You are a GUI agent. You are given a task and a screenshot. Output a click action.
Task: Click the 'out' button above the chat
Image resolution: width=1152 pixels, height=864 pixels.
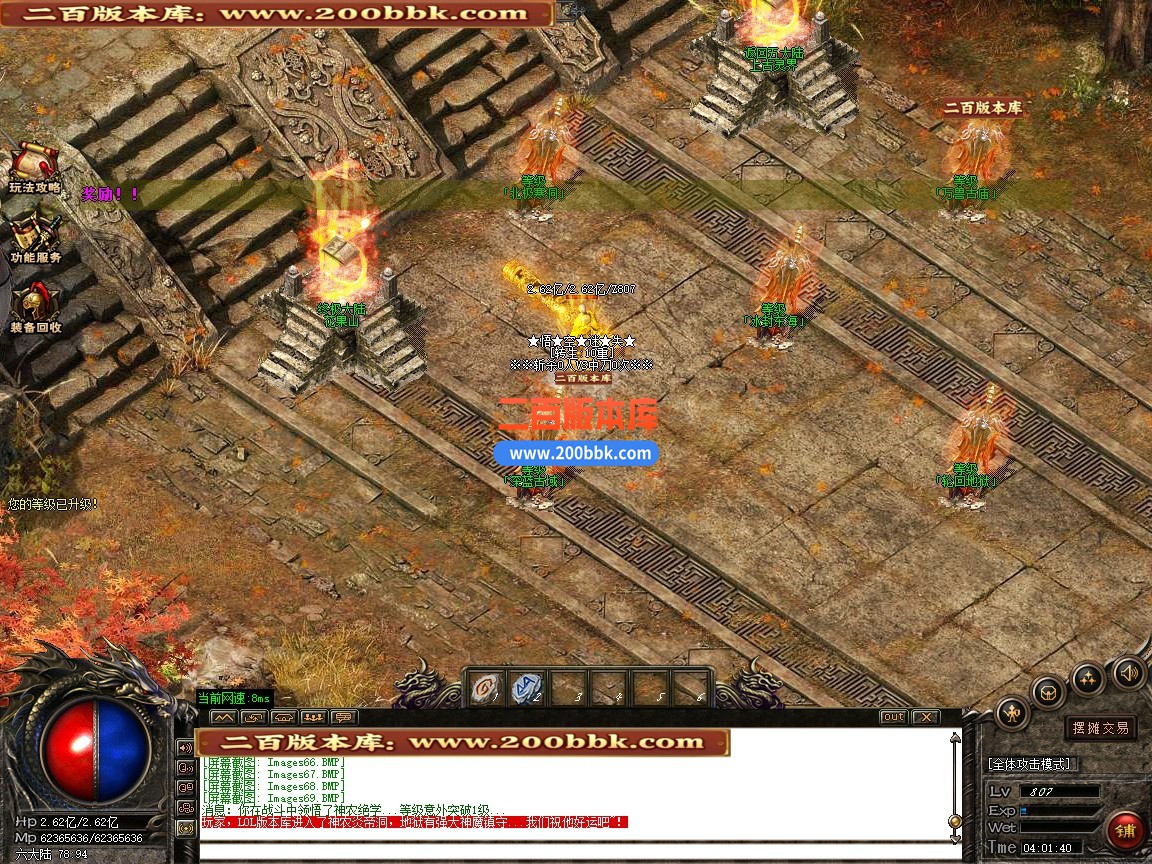(x=893, y=717)
